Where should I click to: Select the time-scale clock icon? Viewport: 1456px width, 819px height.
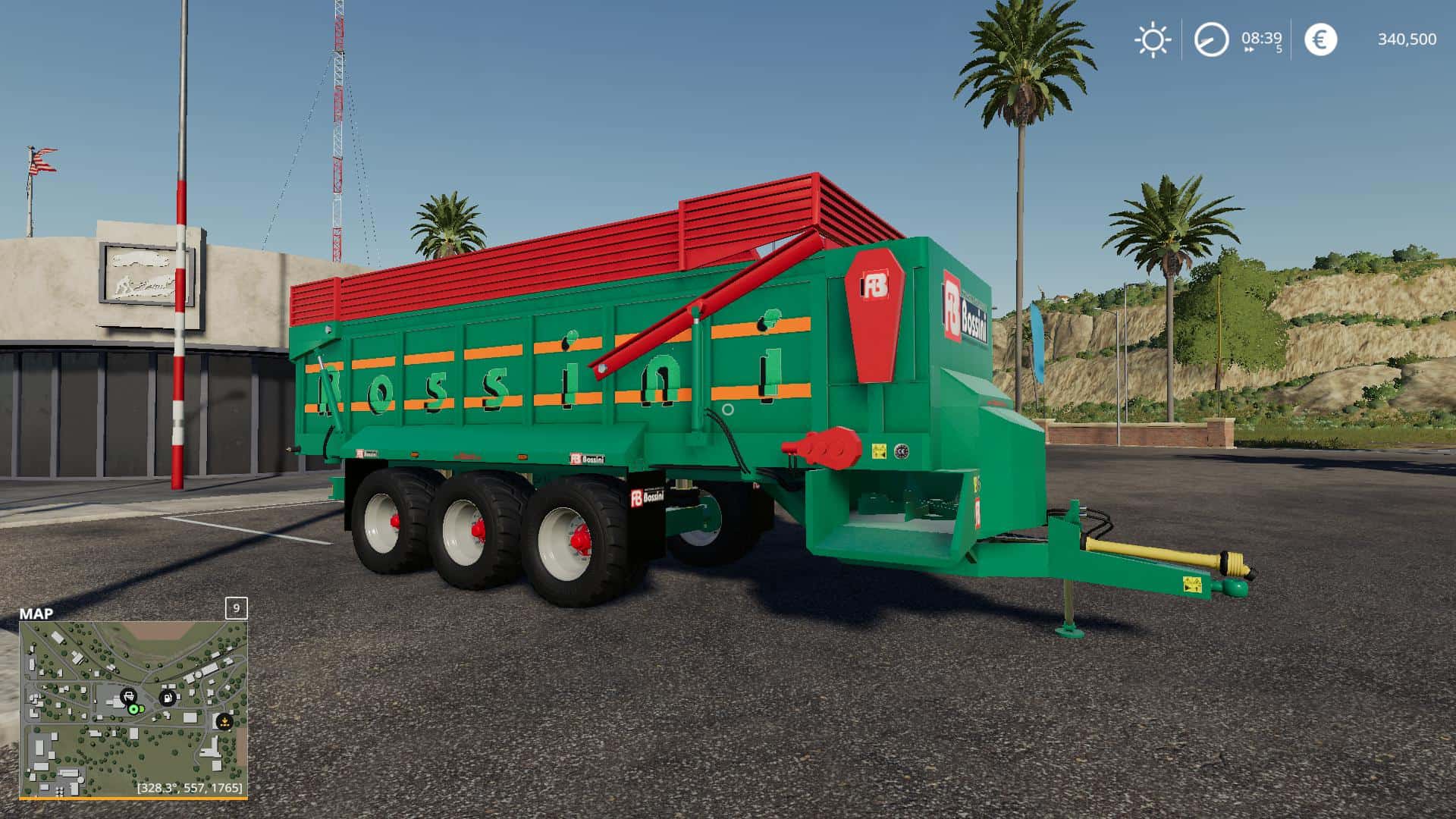click(1211, 39)
